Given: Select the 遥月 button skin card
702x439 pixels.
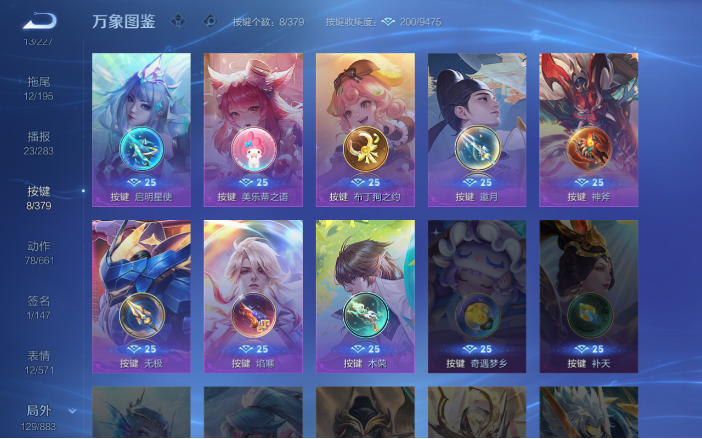Looking at the screenshot, I should [x=477, y=130].
